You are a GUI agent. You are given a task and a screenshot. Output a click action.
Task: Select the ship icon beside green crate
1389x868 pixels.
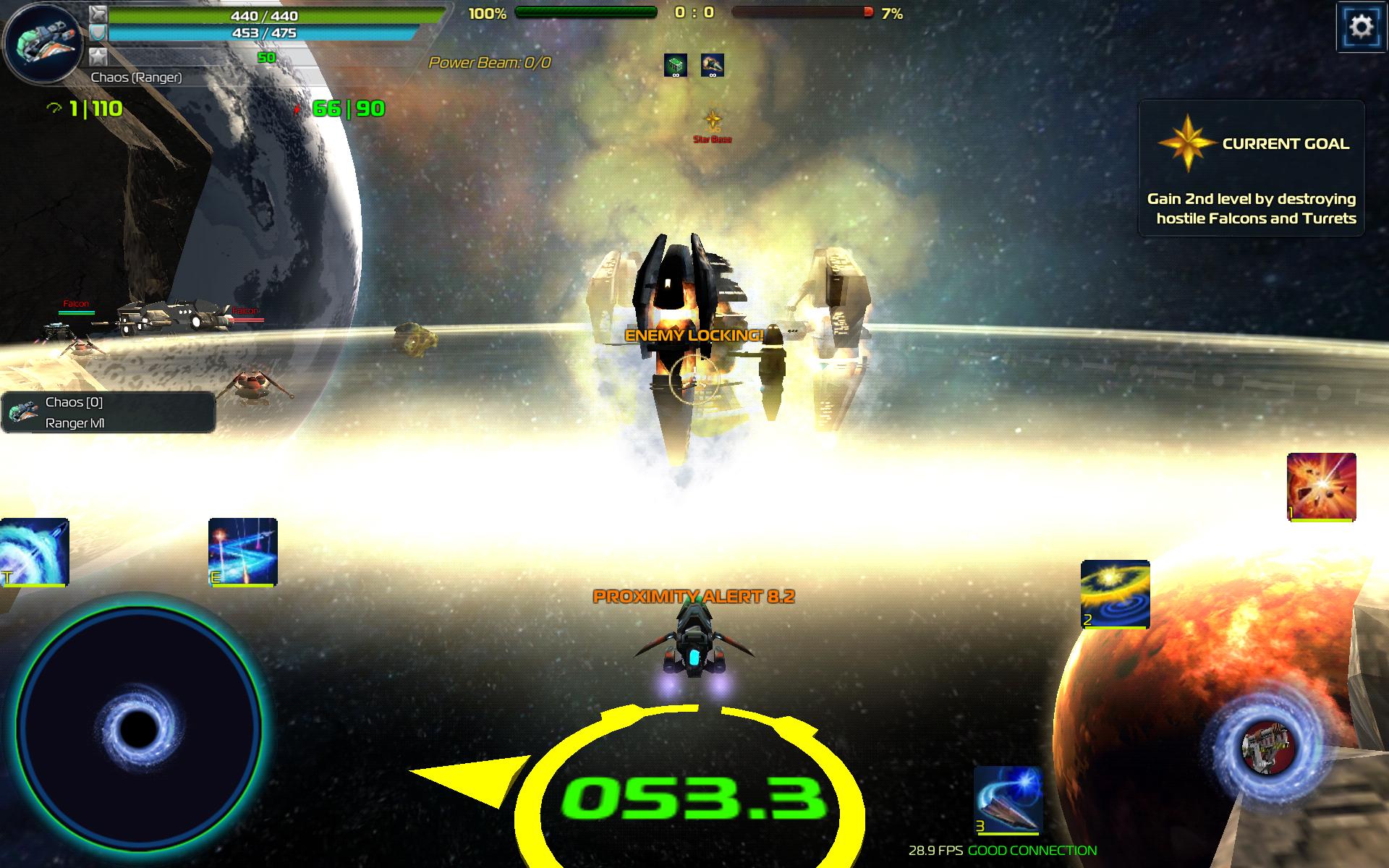click(713, 65)
